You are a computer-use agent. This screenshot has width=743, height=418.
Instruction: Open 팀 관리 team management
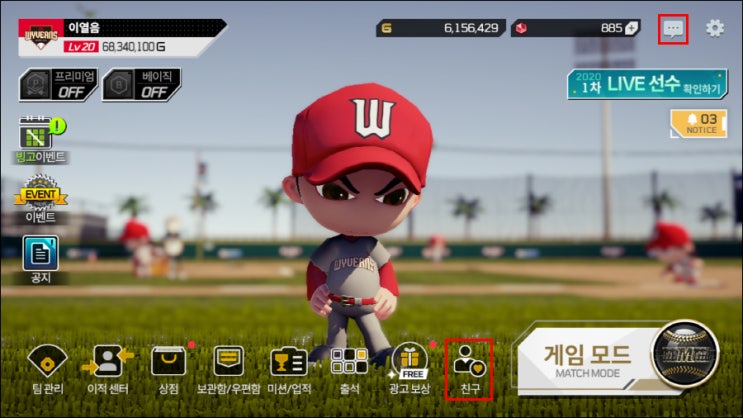point(45,368)
